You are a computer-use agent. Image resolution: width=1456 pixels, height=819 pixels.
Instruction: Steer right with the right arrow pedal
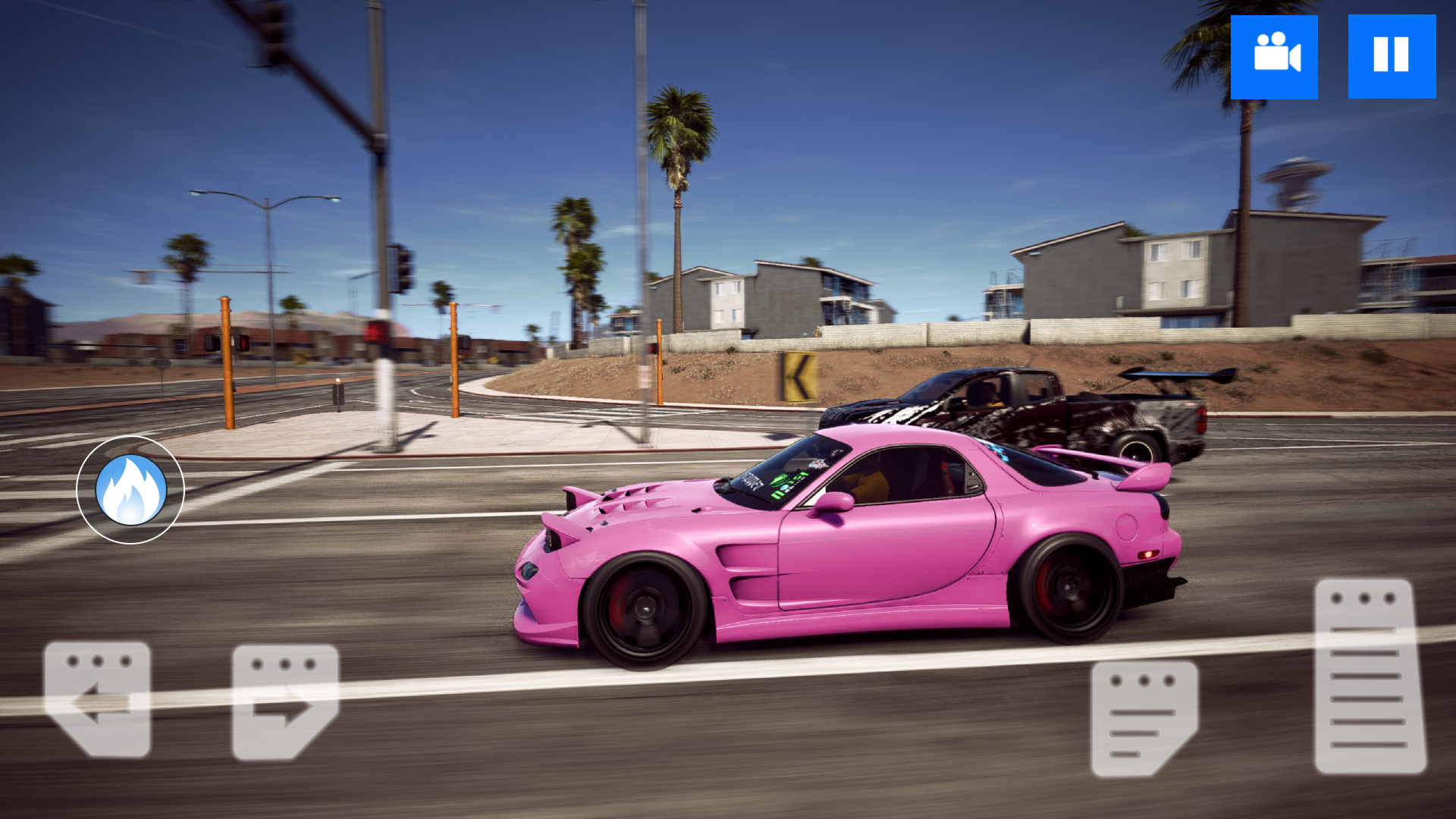tap(284, 702)
